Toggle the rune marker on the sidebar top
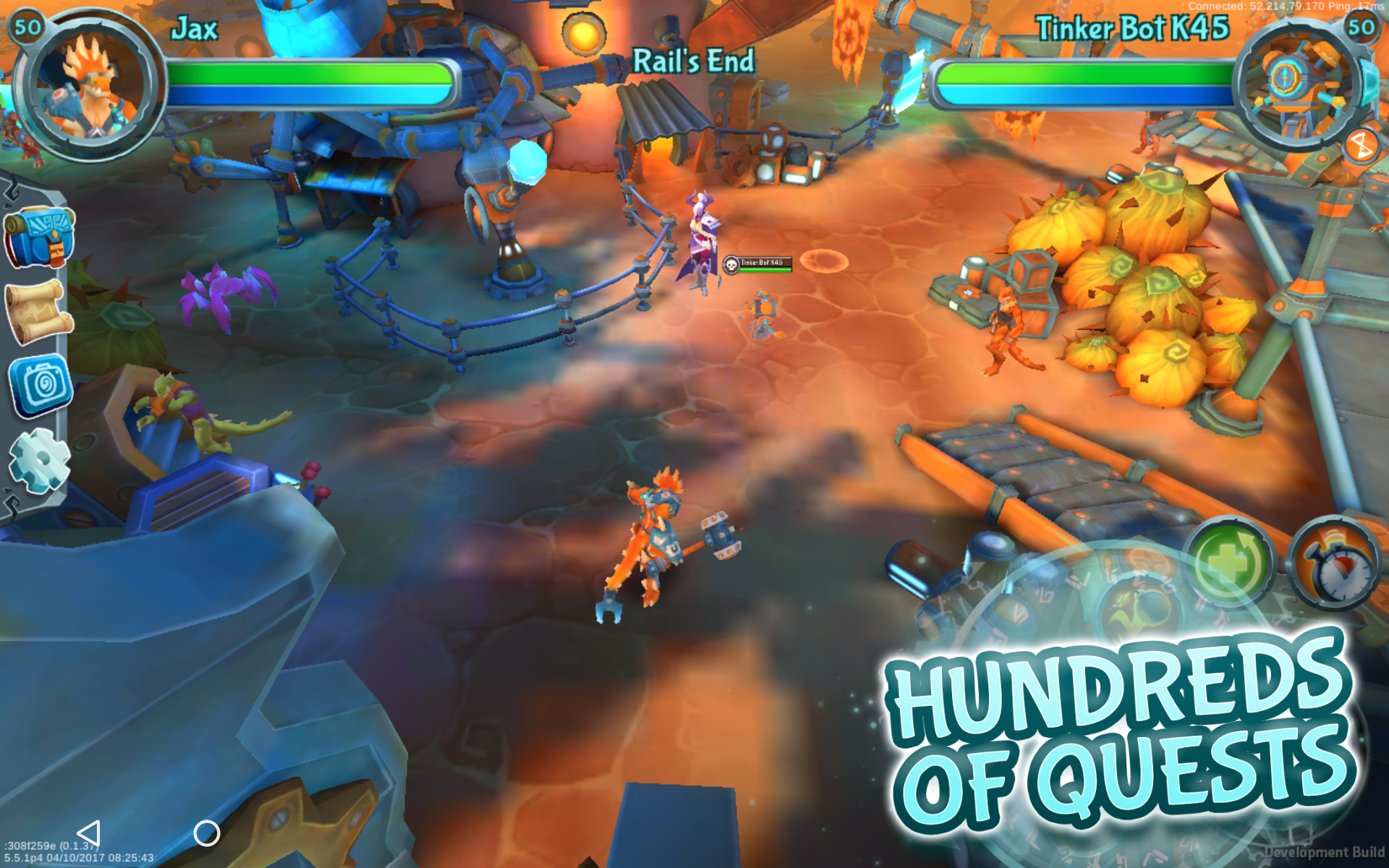This screenshot has width=1389, height=868. coord(12,191)
